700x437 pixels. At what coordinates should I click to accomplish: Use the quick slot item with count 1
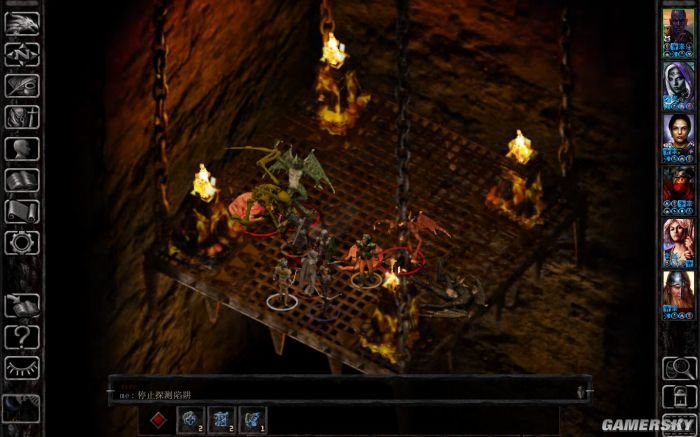pos(253,417)
